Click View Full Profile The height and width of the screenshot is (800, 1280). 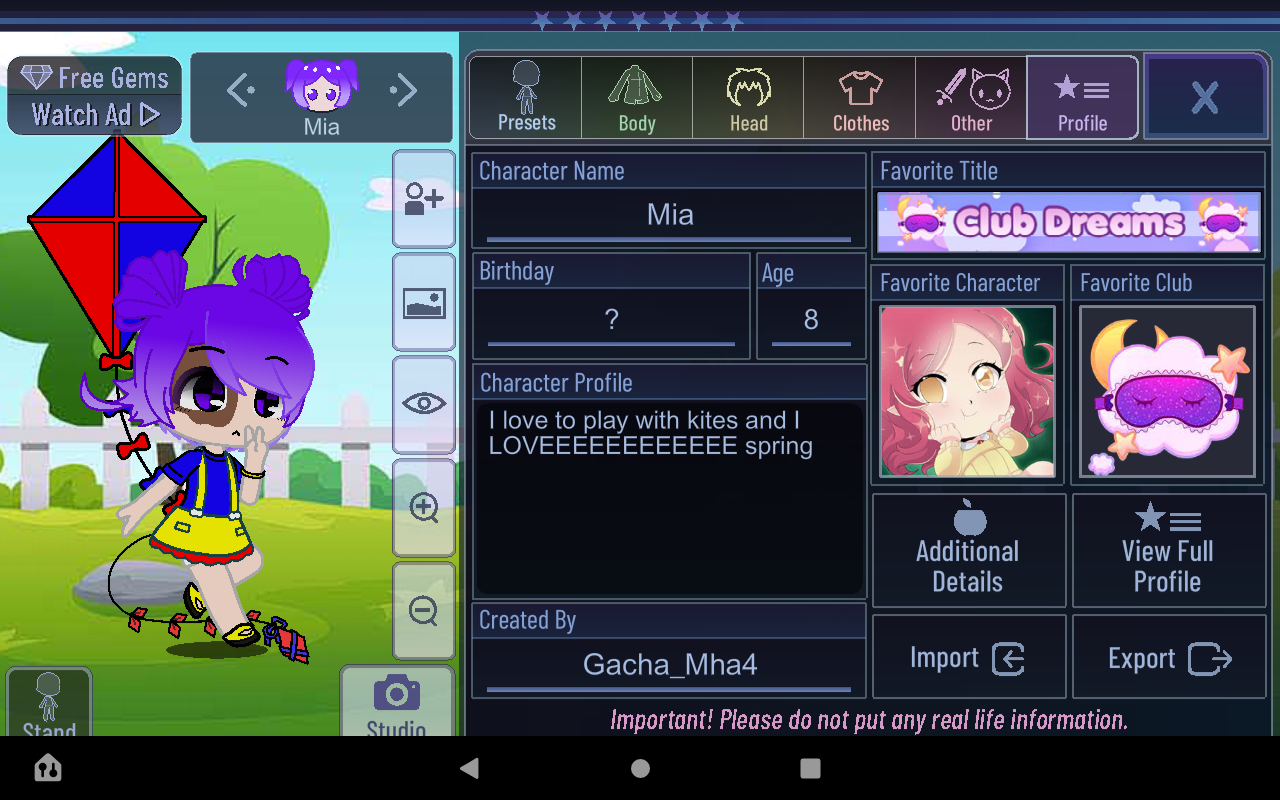(1168, 550)
